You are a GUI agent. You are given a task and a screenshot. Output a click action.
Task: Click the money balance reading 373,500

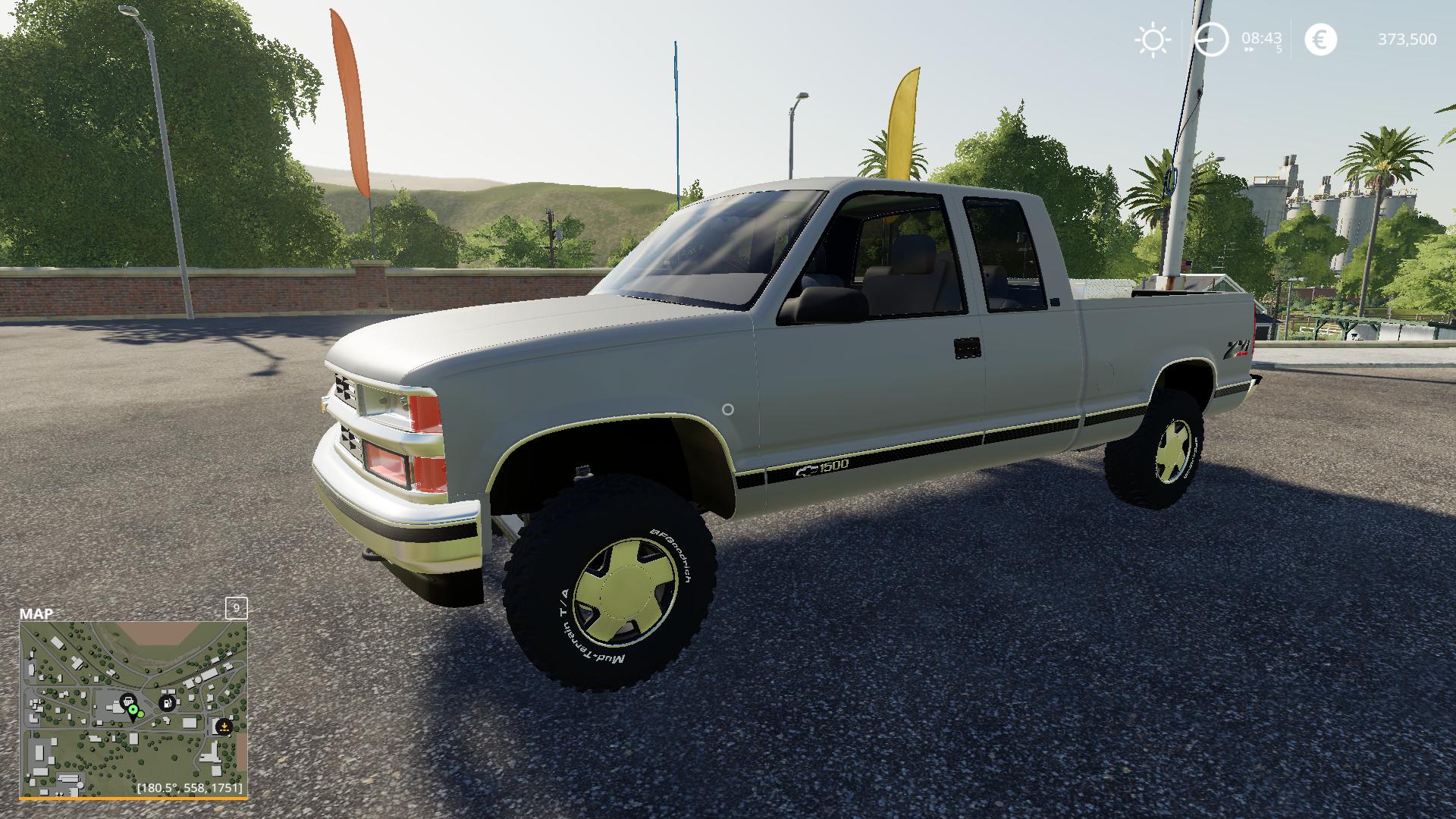pyautogui.click(x=1409, y=39)
